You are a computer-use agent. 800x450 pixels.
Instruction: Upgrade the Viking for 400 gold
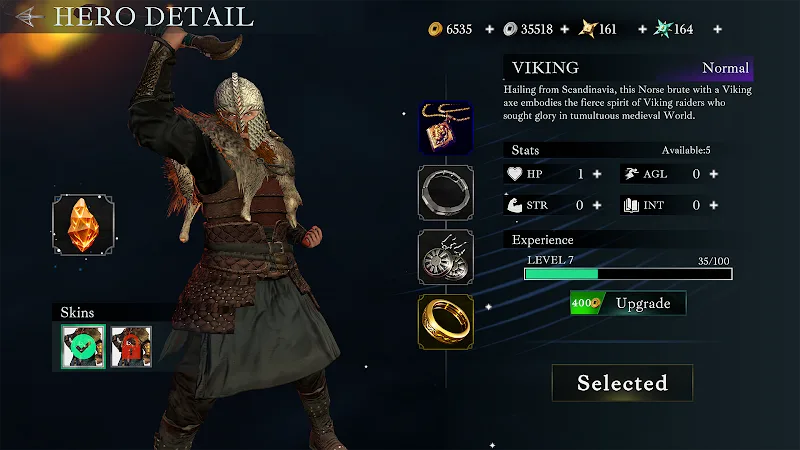click(x=629, y=303)
